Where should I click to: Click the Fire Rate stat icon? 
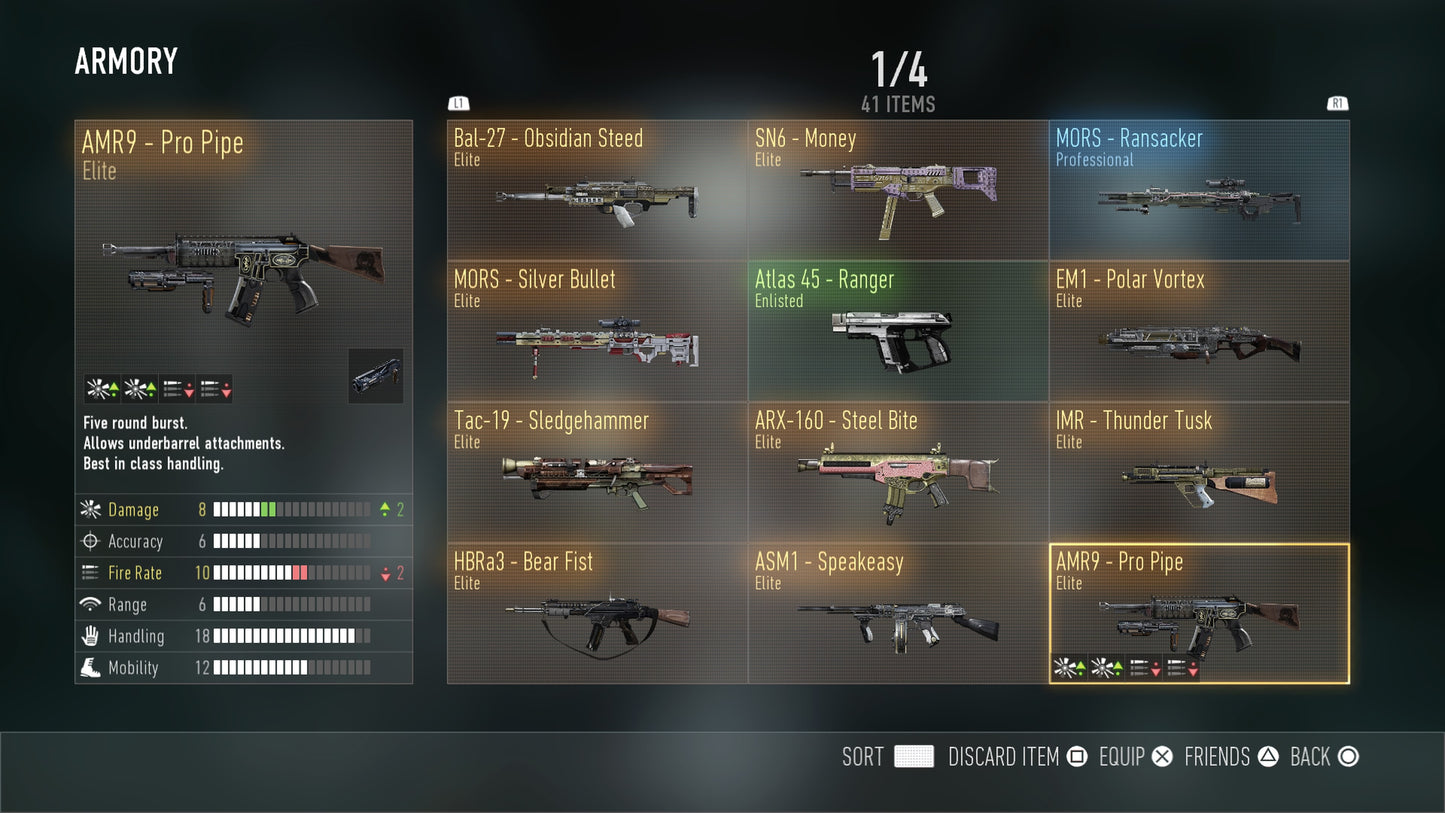88,573
